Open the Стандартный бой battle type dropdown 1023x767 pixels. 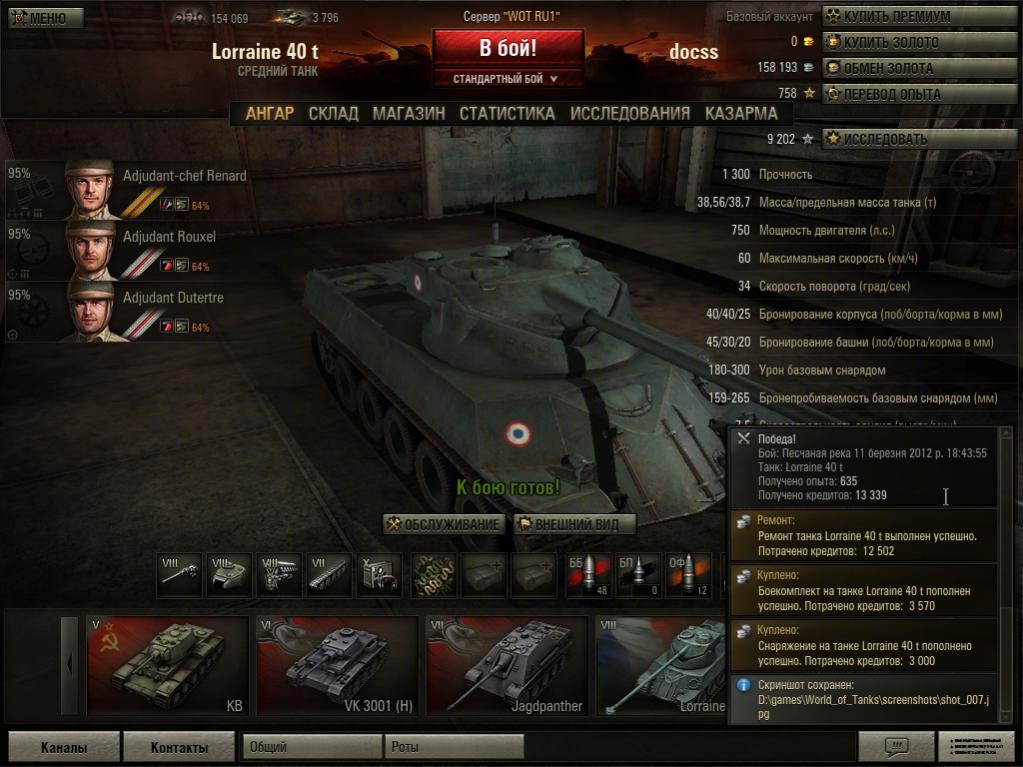(x=508, y=78)
